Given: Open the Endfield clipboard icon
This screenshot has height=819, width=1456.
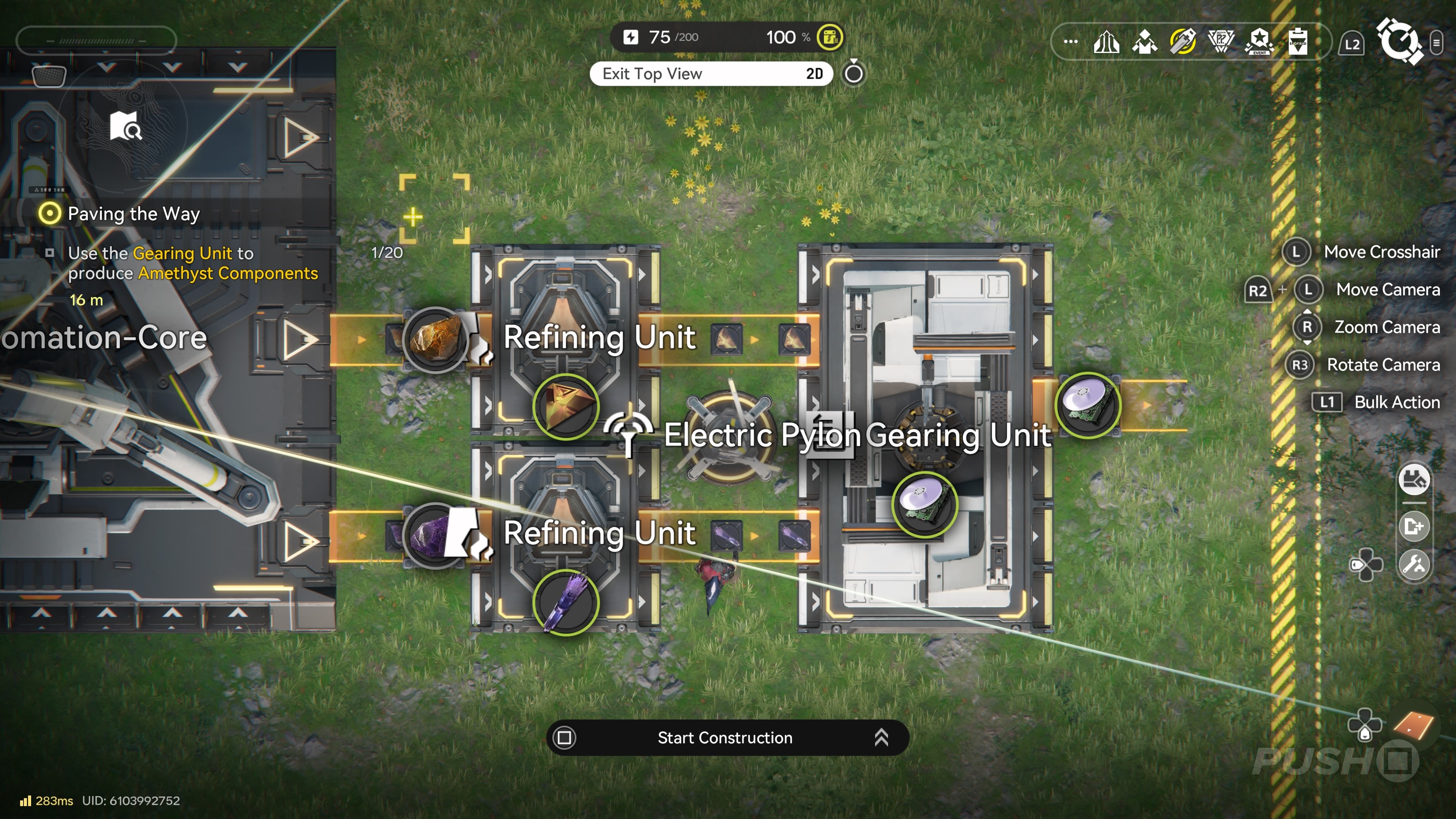Looking at the screenshot, I should (x=1298, y=42).
